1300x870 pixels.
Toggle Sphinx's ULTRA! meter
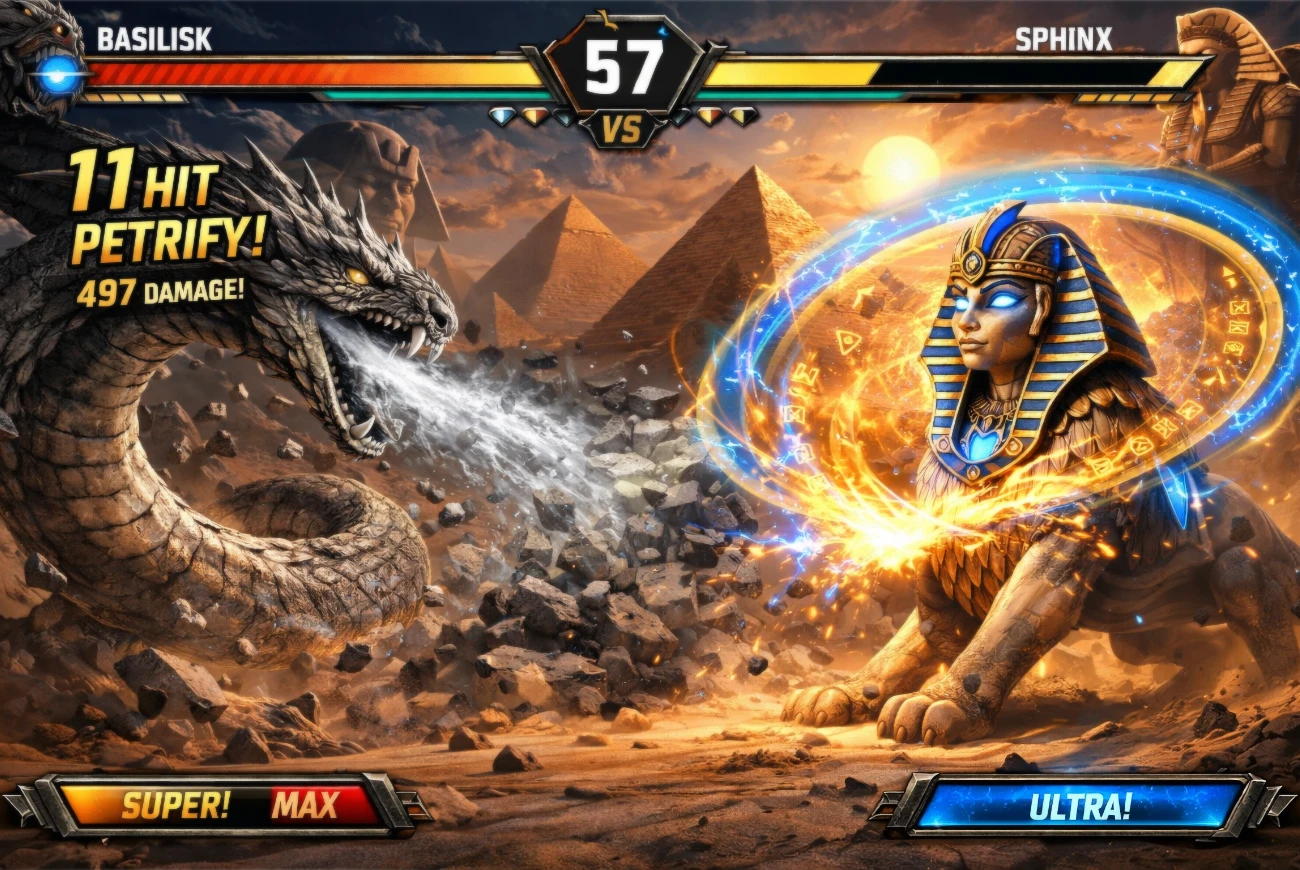1080,803
